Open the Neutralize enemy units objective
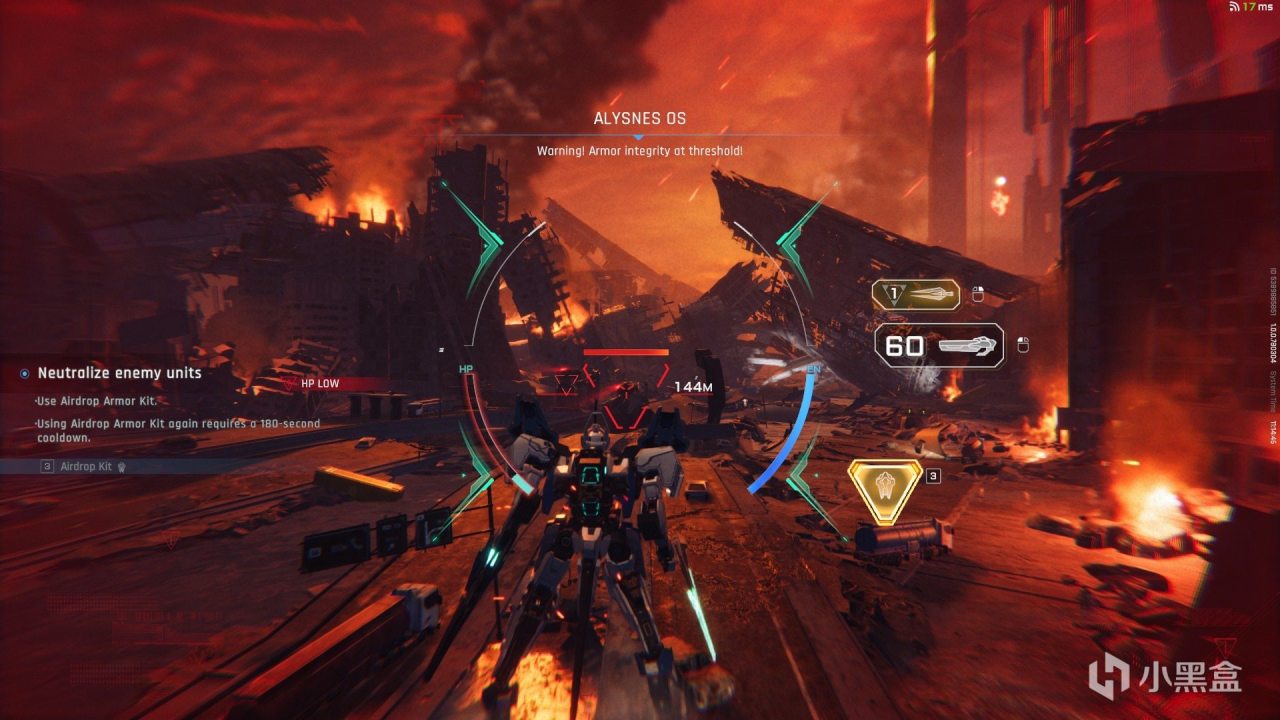Image resolution: width=1280 pixels, height=720 pixels. click(x=119, y=373)
